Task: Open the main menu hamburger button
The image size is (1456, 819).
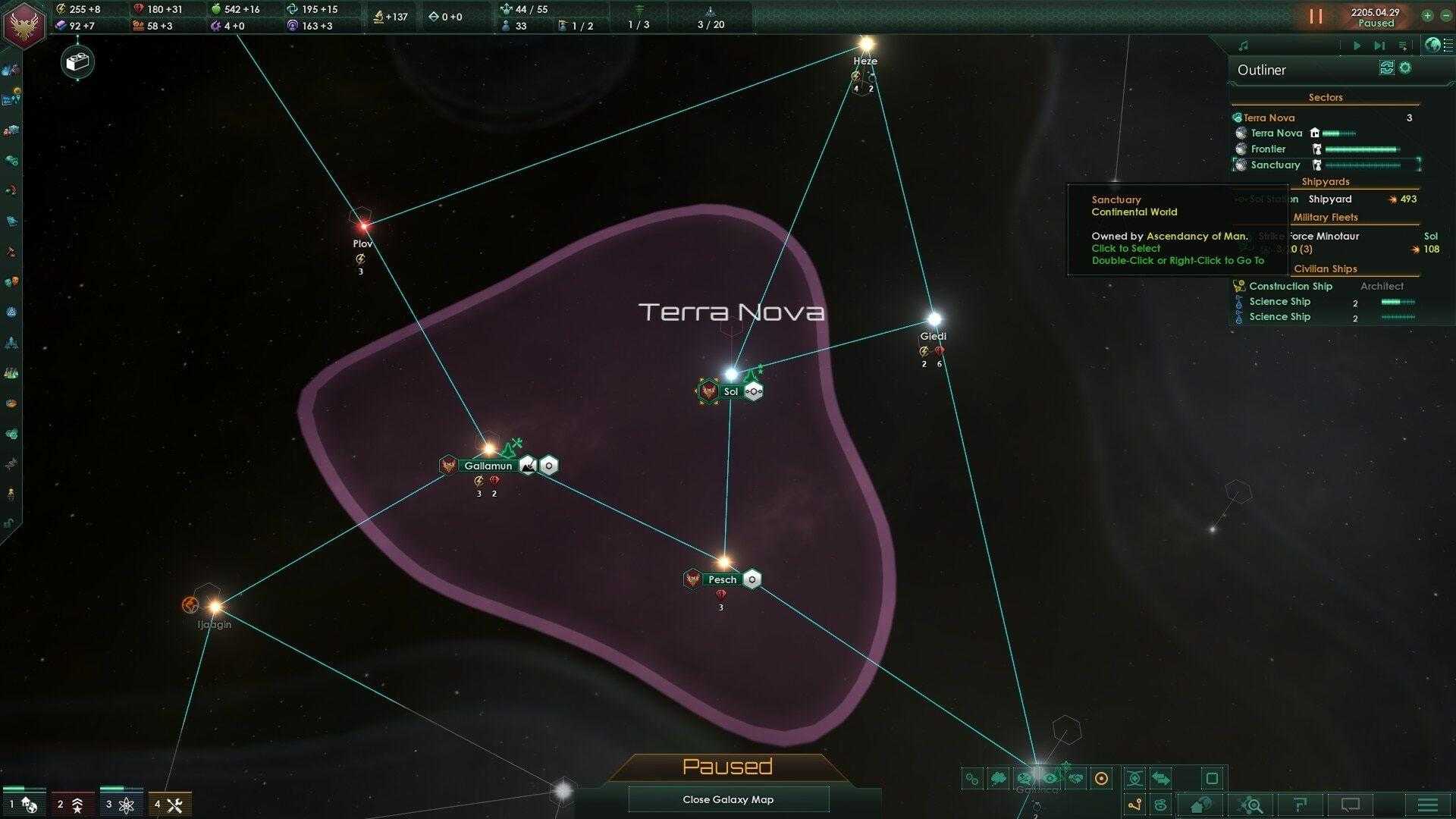Action: click(1427, 805)
